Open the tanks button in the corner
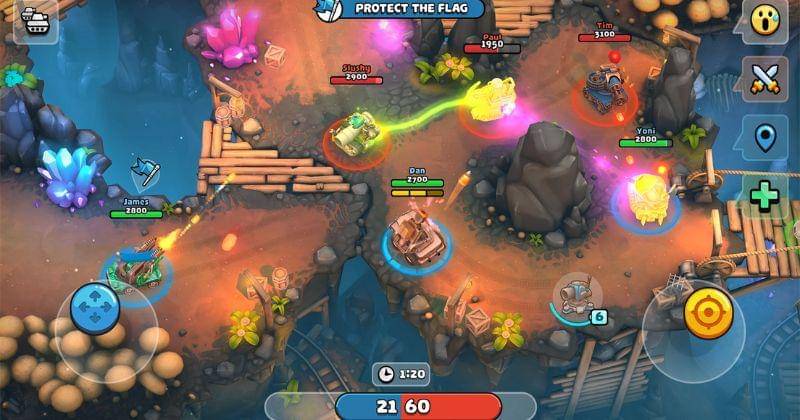Image resolution: width=800 pixels, height=420 pixels. (x=35, y=21)
